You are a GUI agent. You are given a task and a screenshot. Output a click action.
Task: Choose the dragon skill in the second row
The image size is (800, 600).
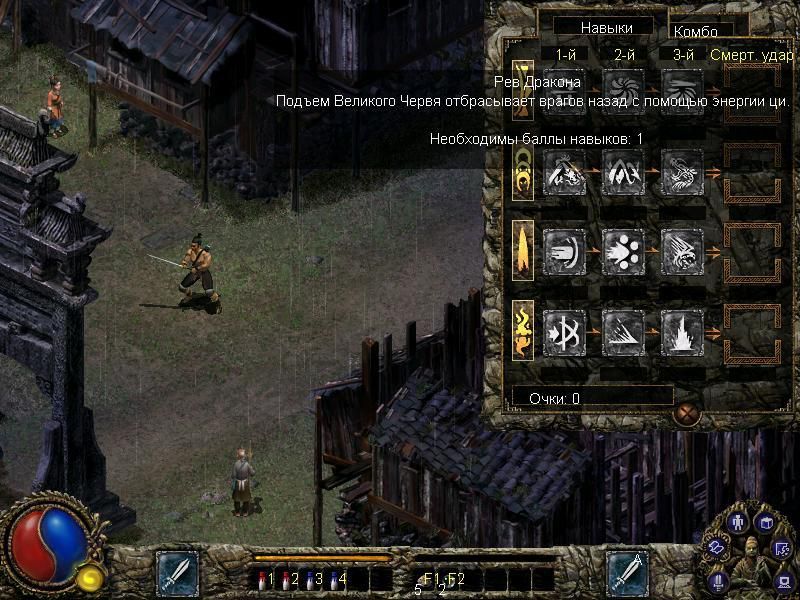click(x=564, y=177)
